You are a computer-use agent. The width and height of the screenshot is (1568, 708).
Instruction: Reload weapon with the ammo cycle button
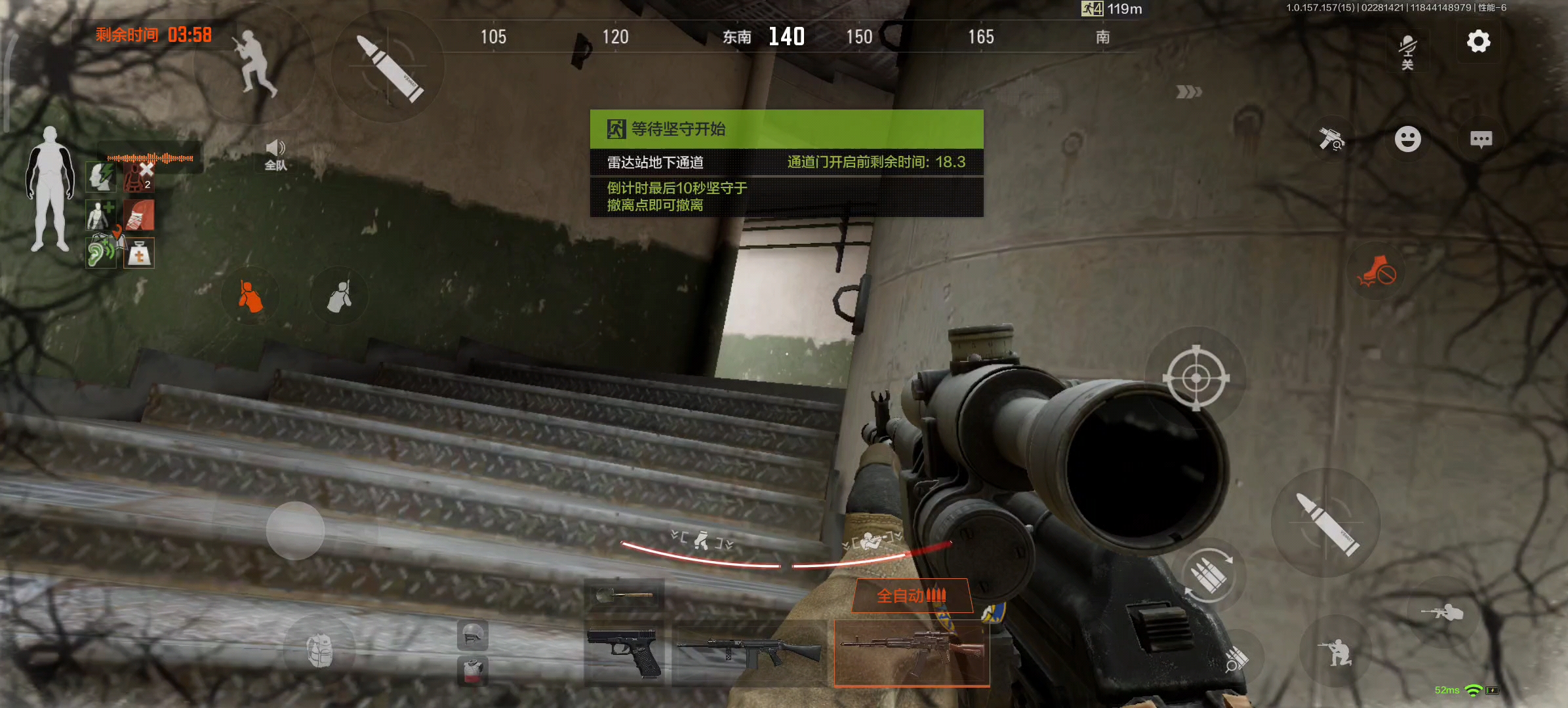[x=1209, y=576]
